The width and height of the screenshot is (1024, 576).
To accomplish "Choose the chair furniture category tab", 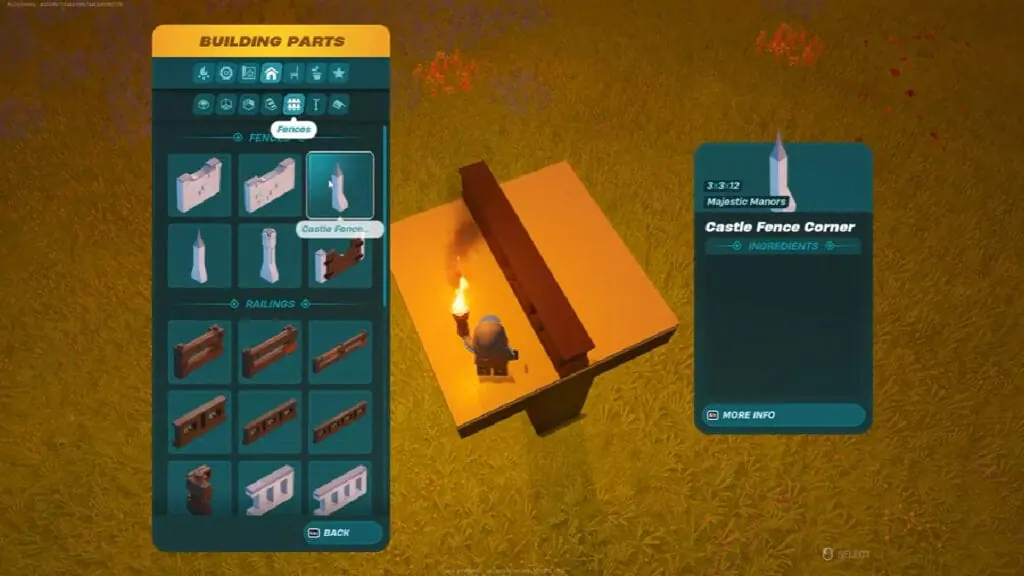I will [x=294, y=73].
